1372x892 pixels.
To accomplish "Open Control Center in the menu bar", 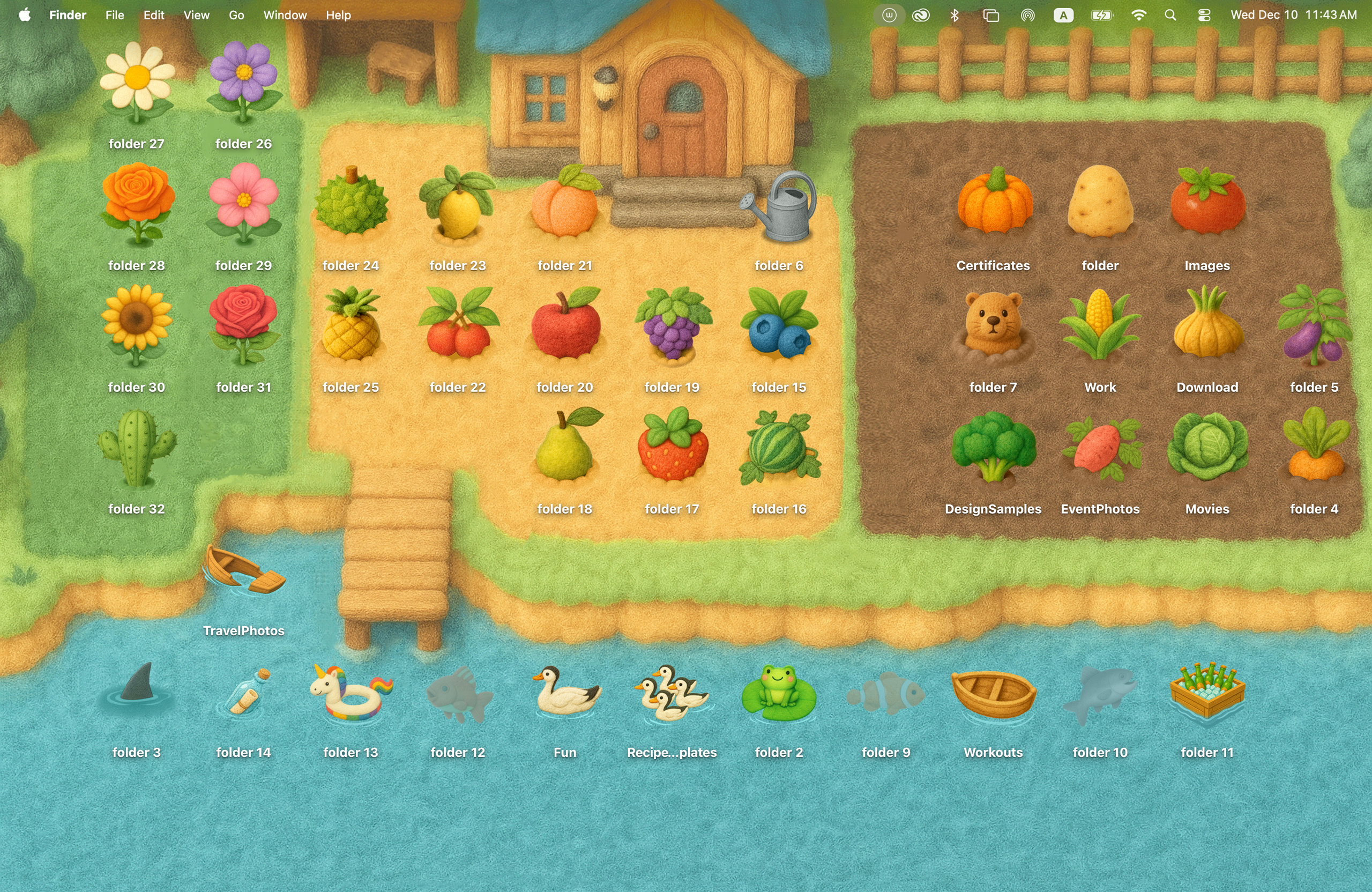I will tap(1204, 15).
